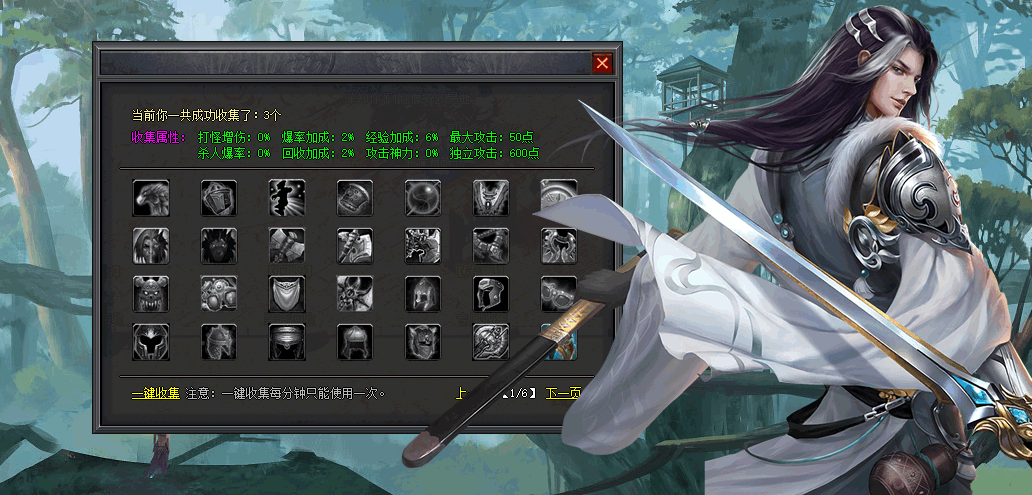1032x495 pixels.
Task: Select the eagle head collection icon
Action: pos(151,198)
